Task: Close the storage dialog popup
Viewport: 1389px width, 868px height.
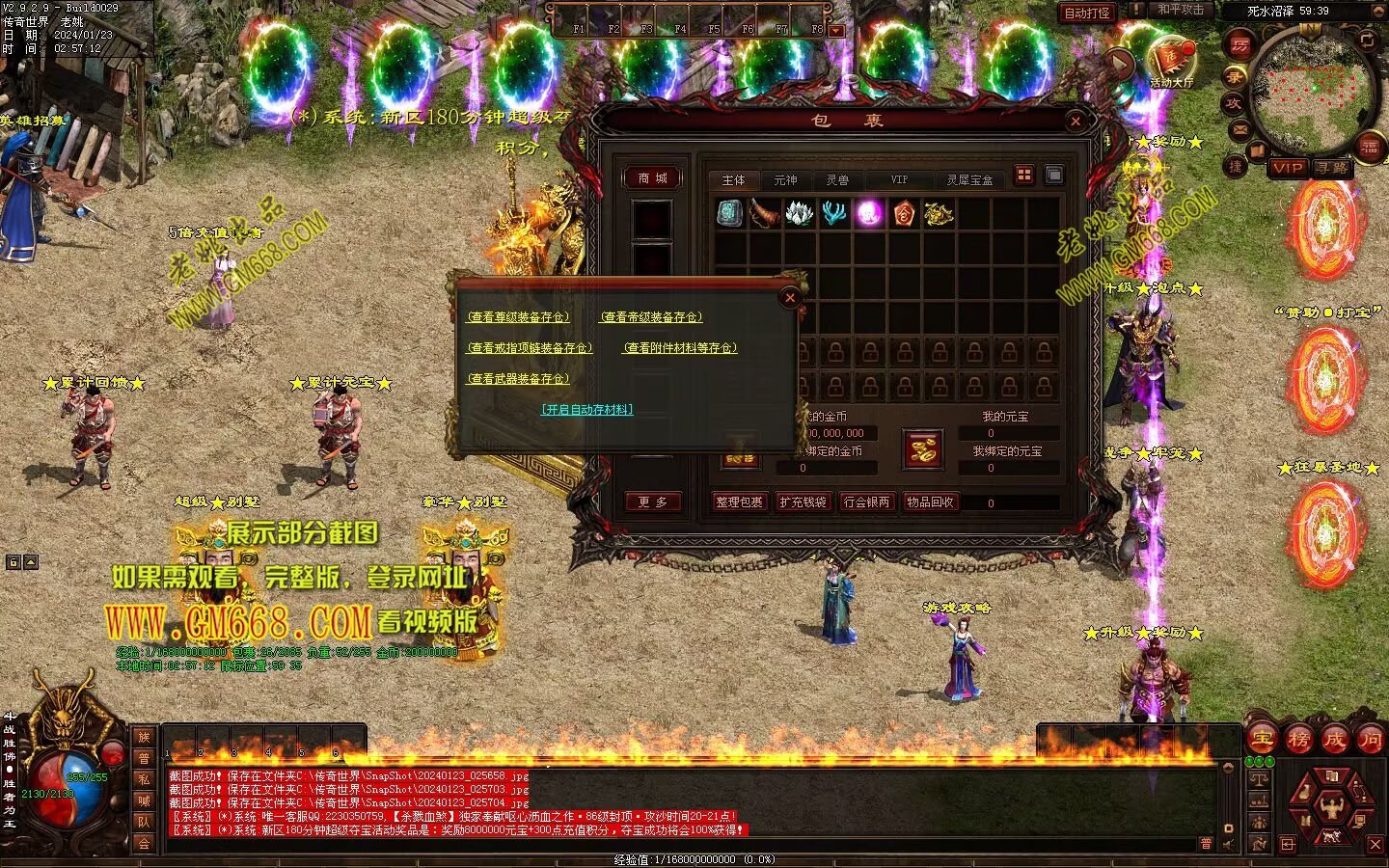Action: (x=790, y=297)
